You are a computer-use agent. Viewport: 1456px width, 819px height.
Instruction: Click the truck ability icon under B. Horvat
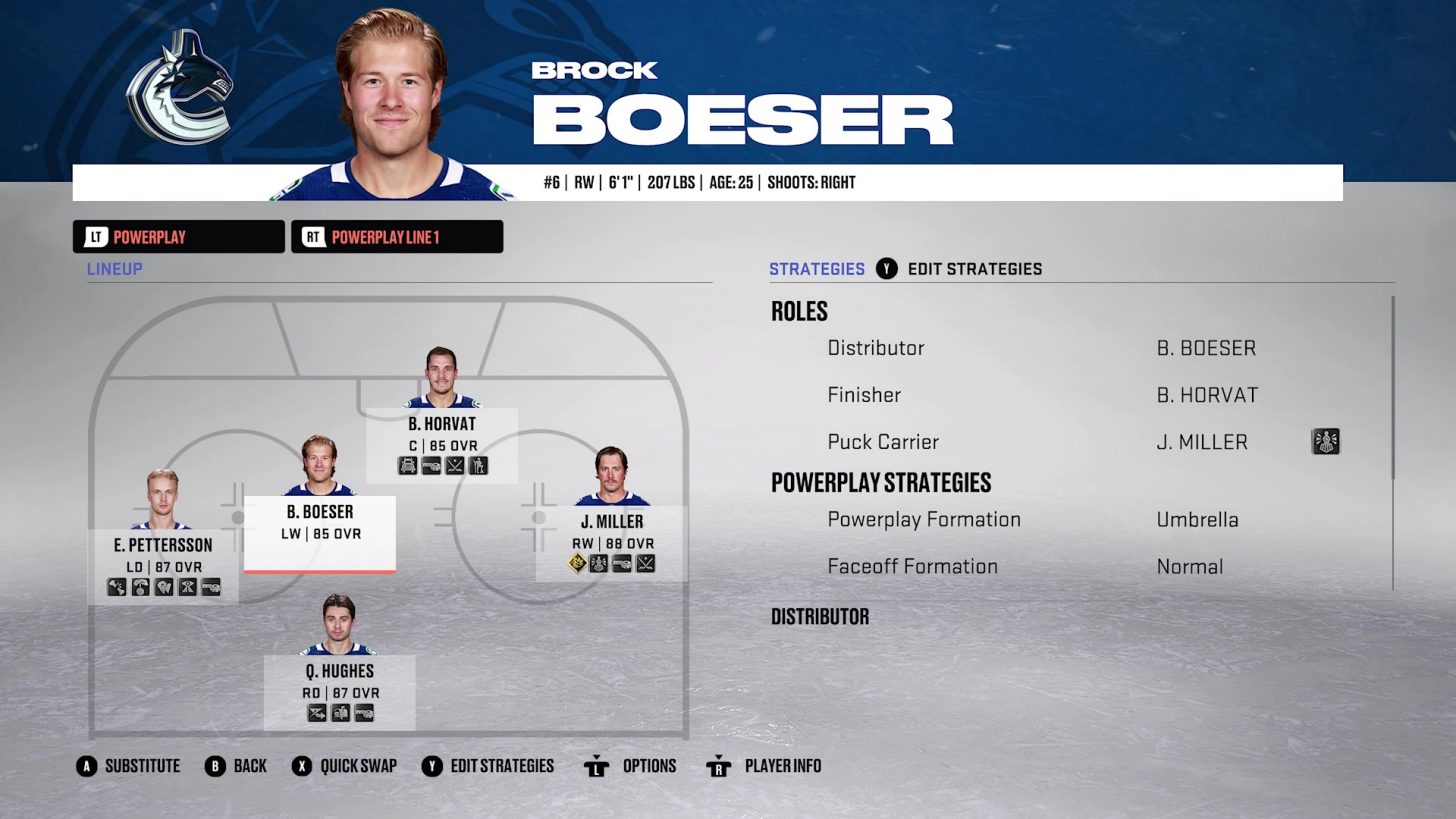[x=407, y=466]
